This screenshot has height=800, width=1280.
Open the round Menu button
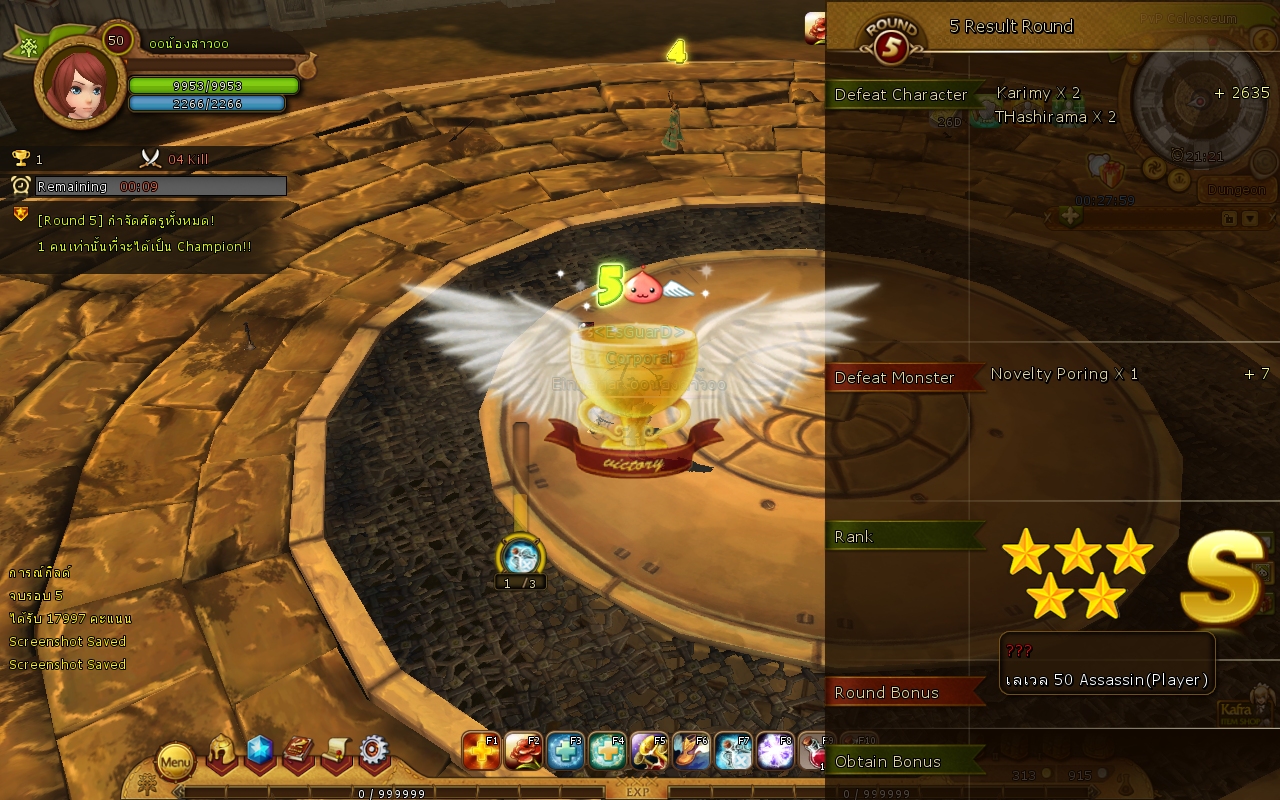(x=175, y=762)
